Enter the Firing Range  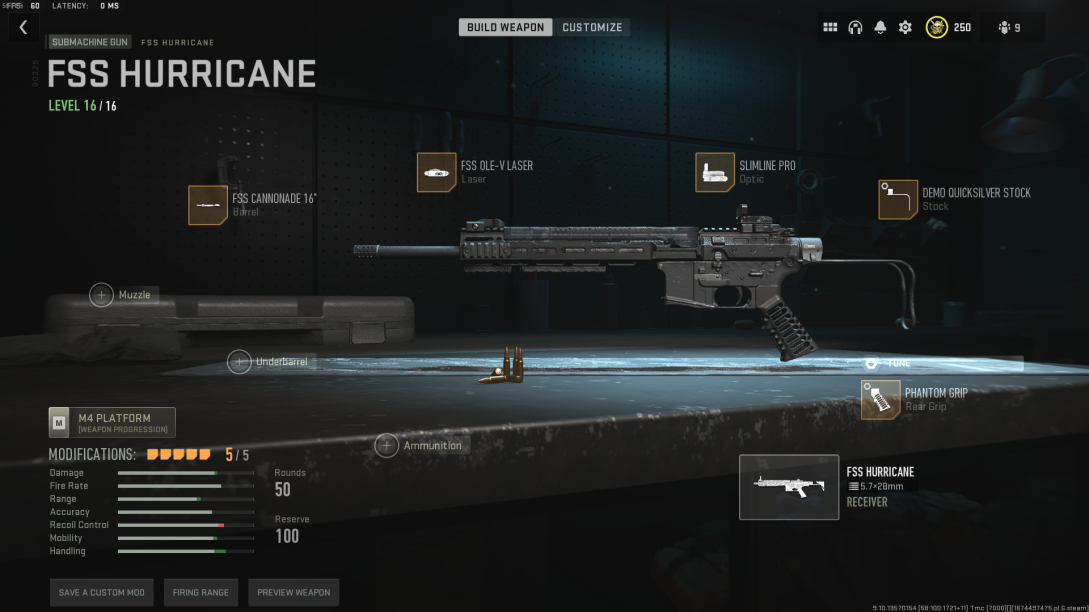tap(201, 592)
